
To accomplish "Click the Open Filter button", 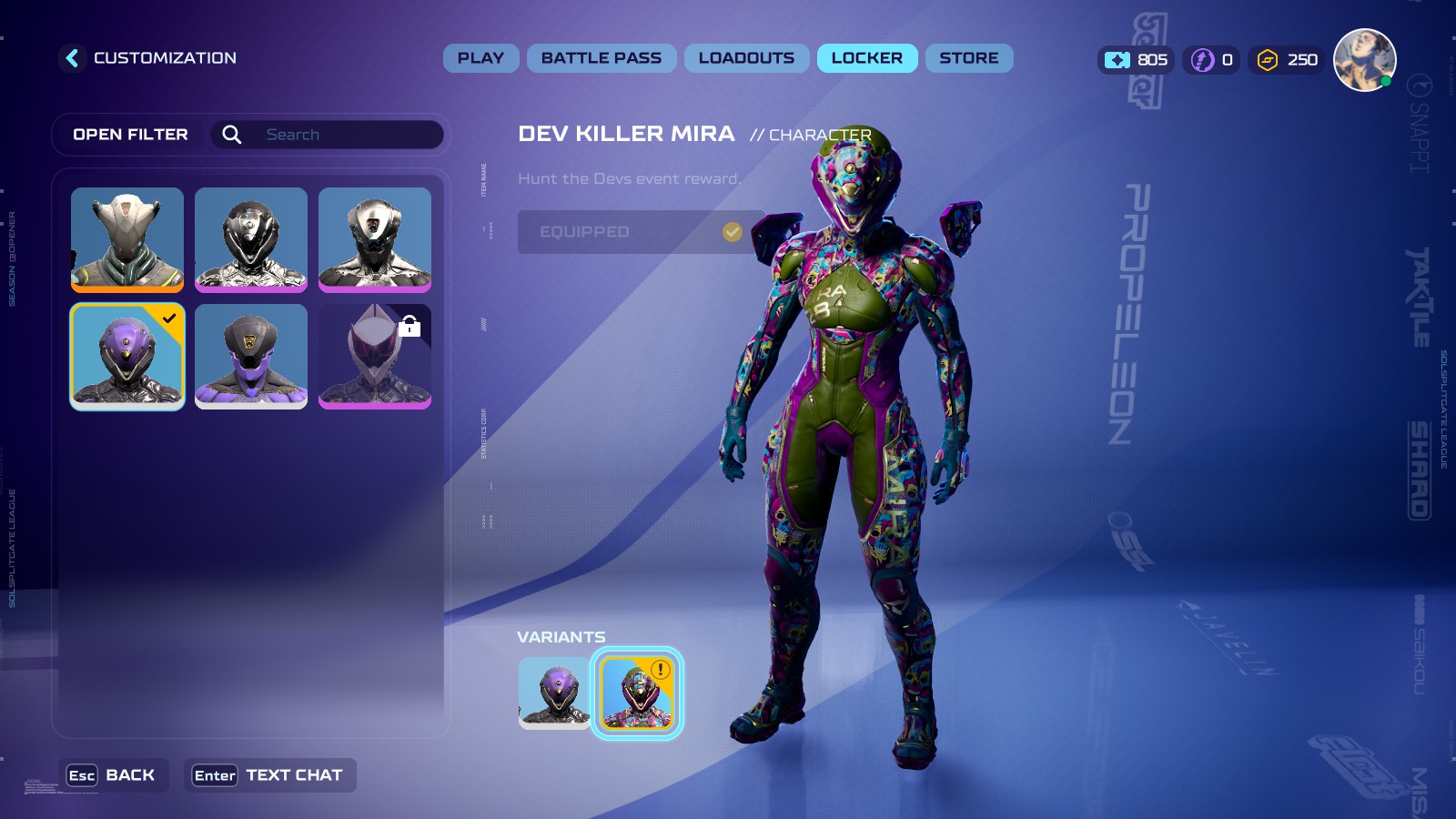I will pos(130,135).
